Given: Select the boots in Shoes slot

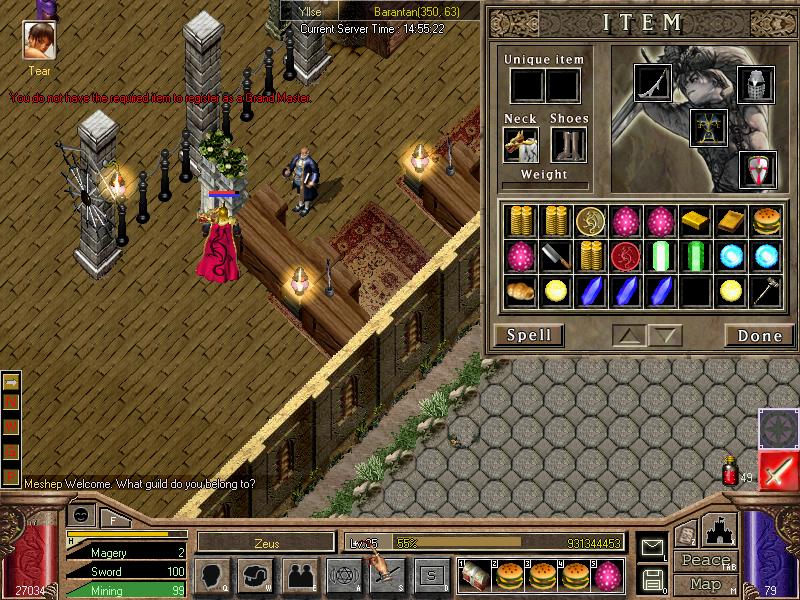Looking at the screenshot, I should (x=568, y=145).
